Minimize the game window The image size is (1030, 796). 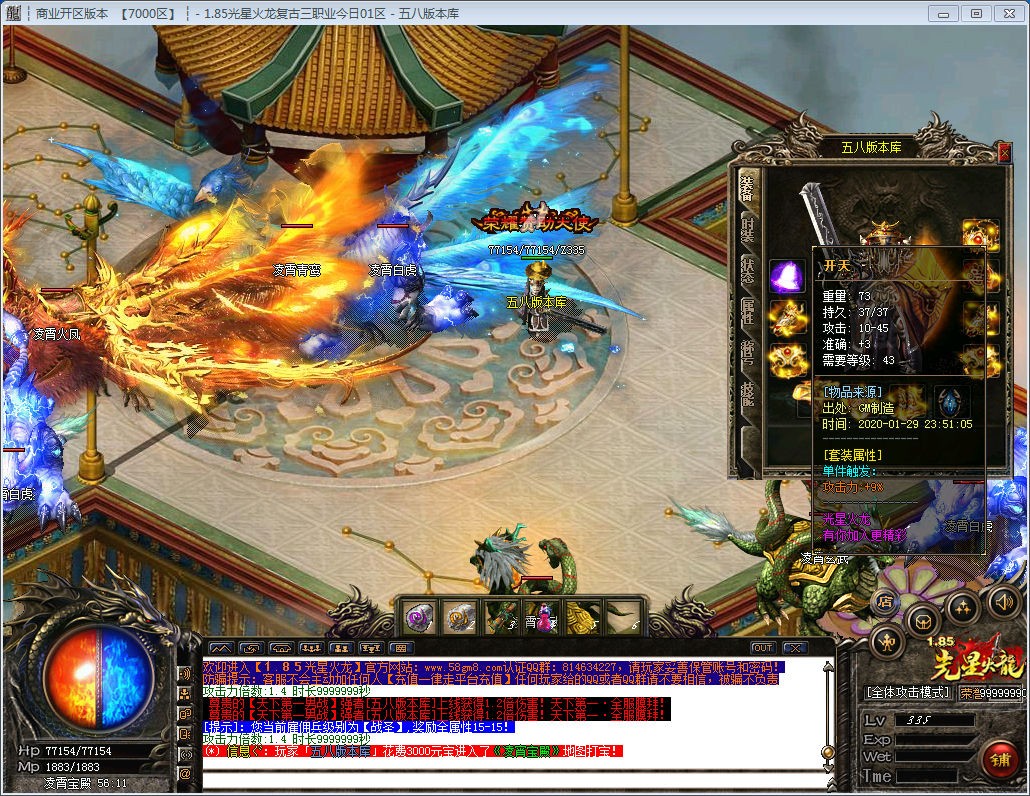(x=944, y=13)
